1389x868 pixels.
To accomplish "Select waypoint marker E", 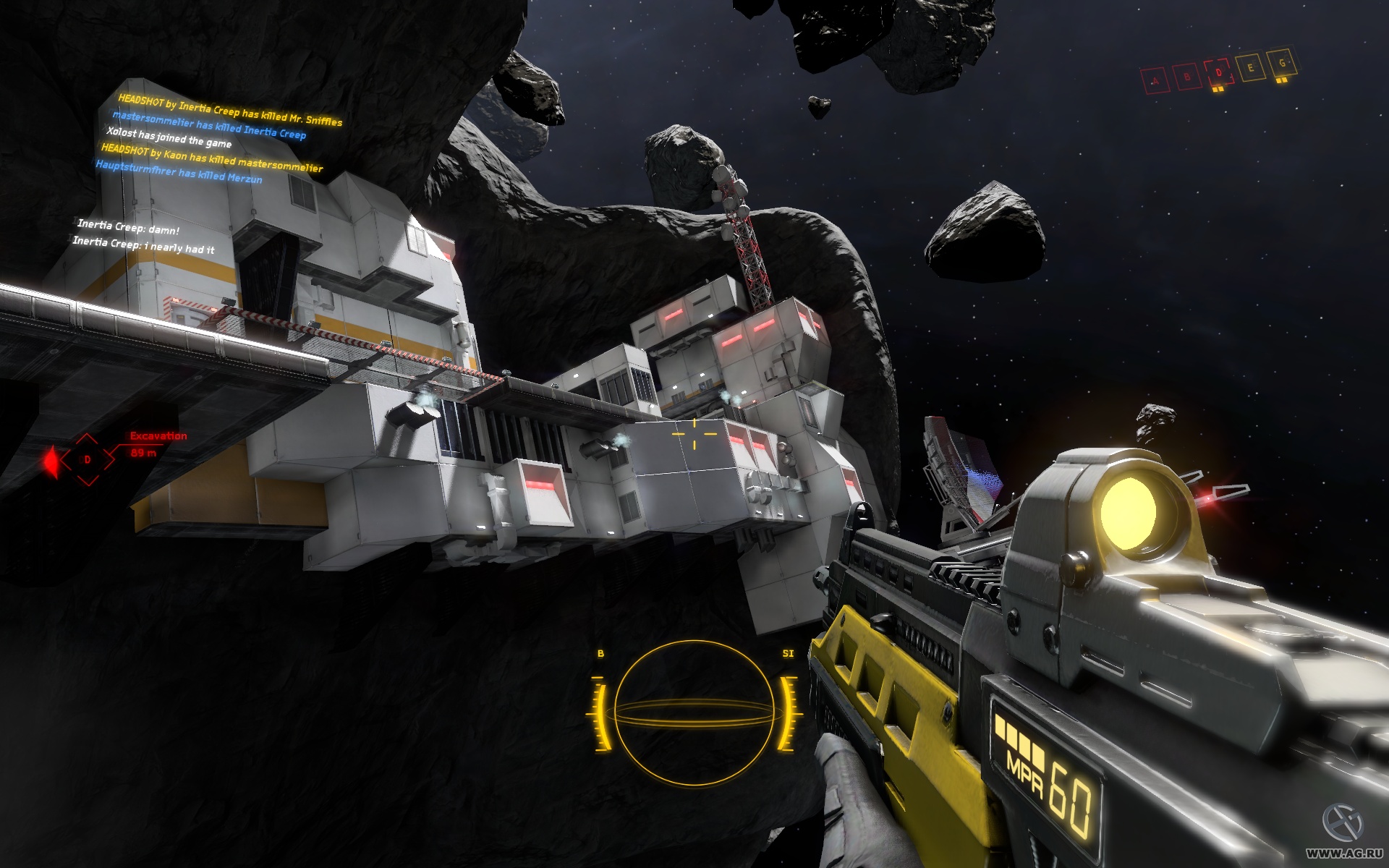I will click(1251, 67).
